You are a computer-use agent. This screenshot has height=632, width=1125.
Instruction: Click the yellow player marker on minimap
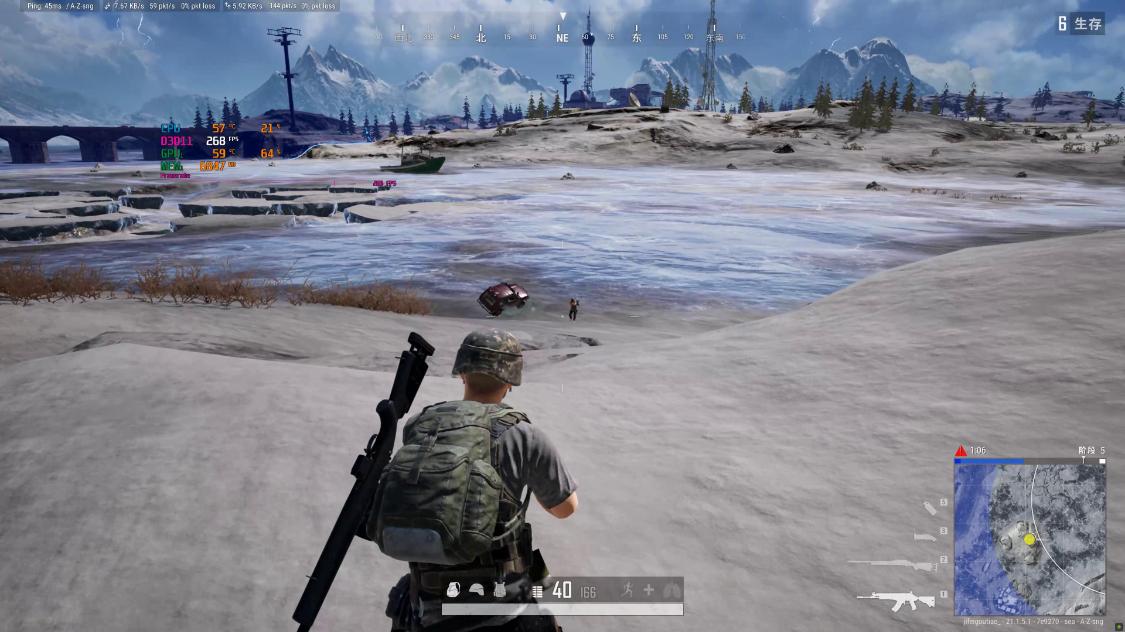(1029, 539)
